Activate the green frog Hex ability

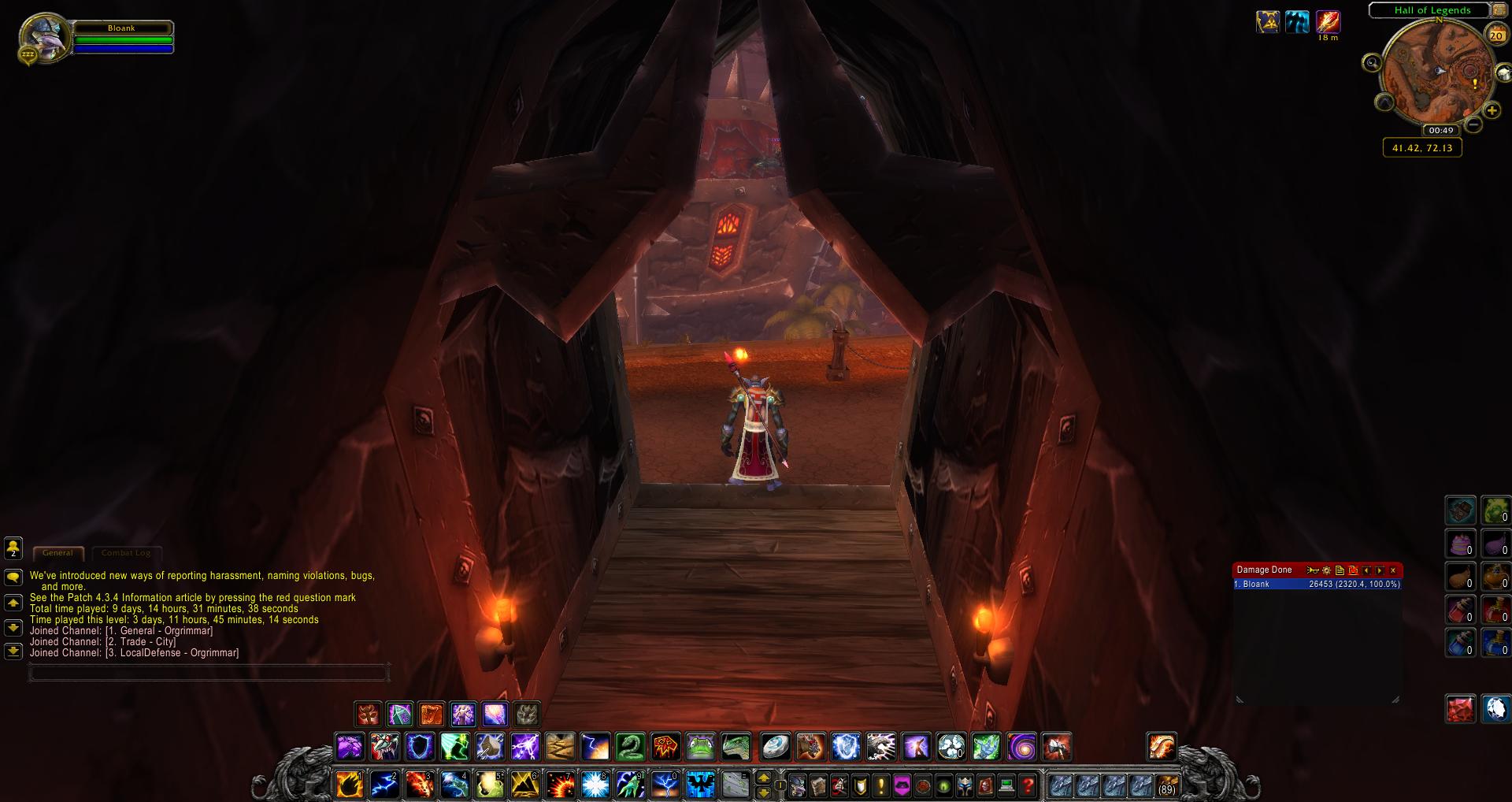[700, 747]
